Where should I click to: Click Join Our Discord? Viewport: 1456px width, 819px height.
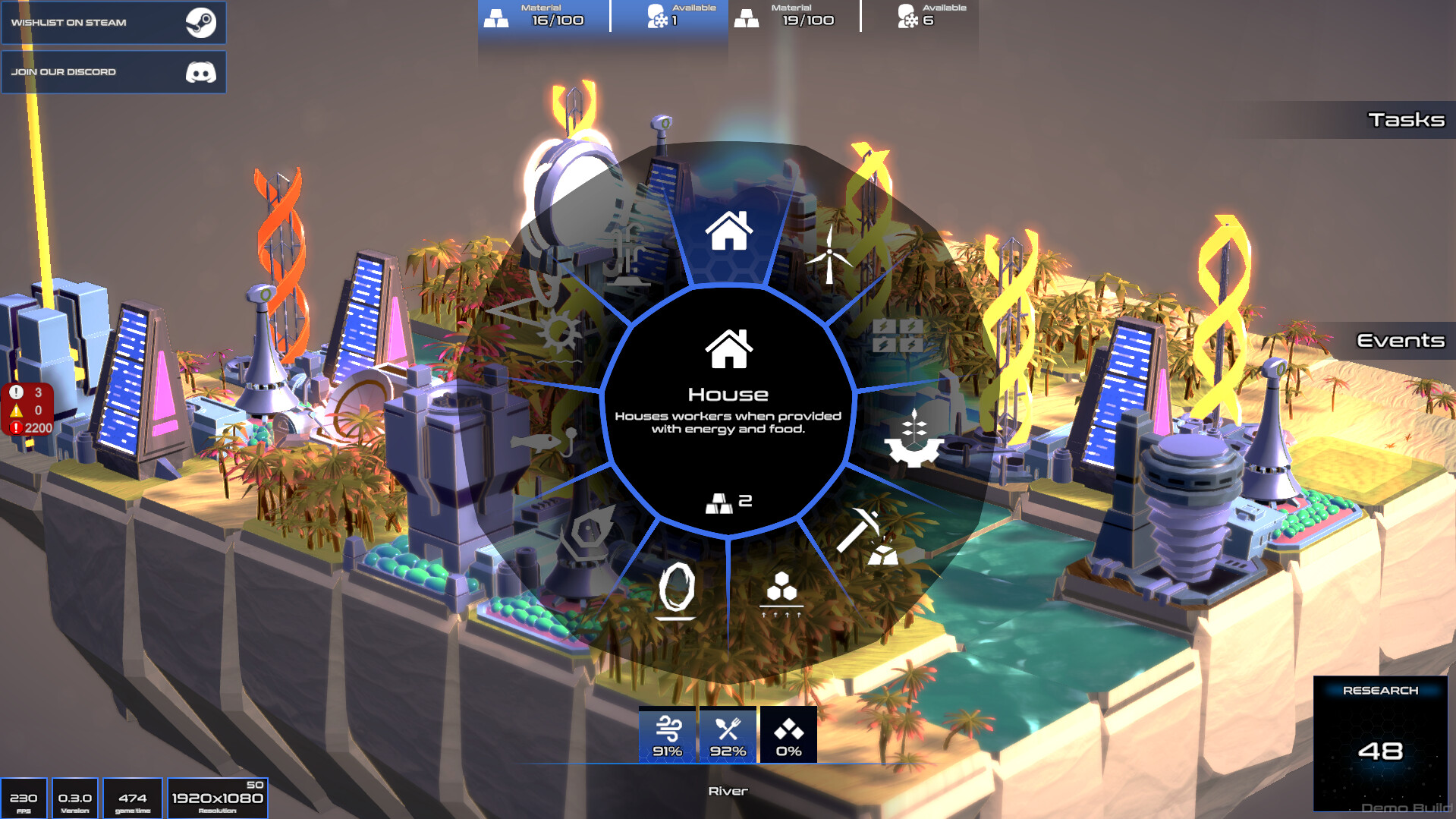[114, 72]
